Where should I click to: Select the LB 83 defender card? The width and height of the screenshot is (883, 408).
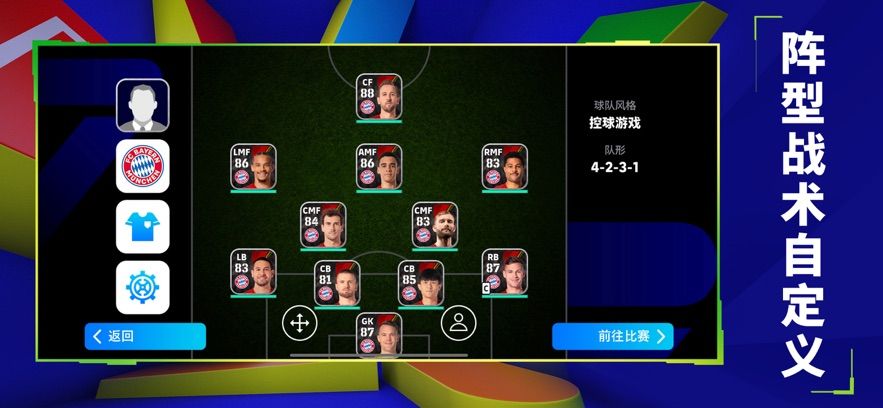pyautogui.click(x=253, y=271)
